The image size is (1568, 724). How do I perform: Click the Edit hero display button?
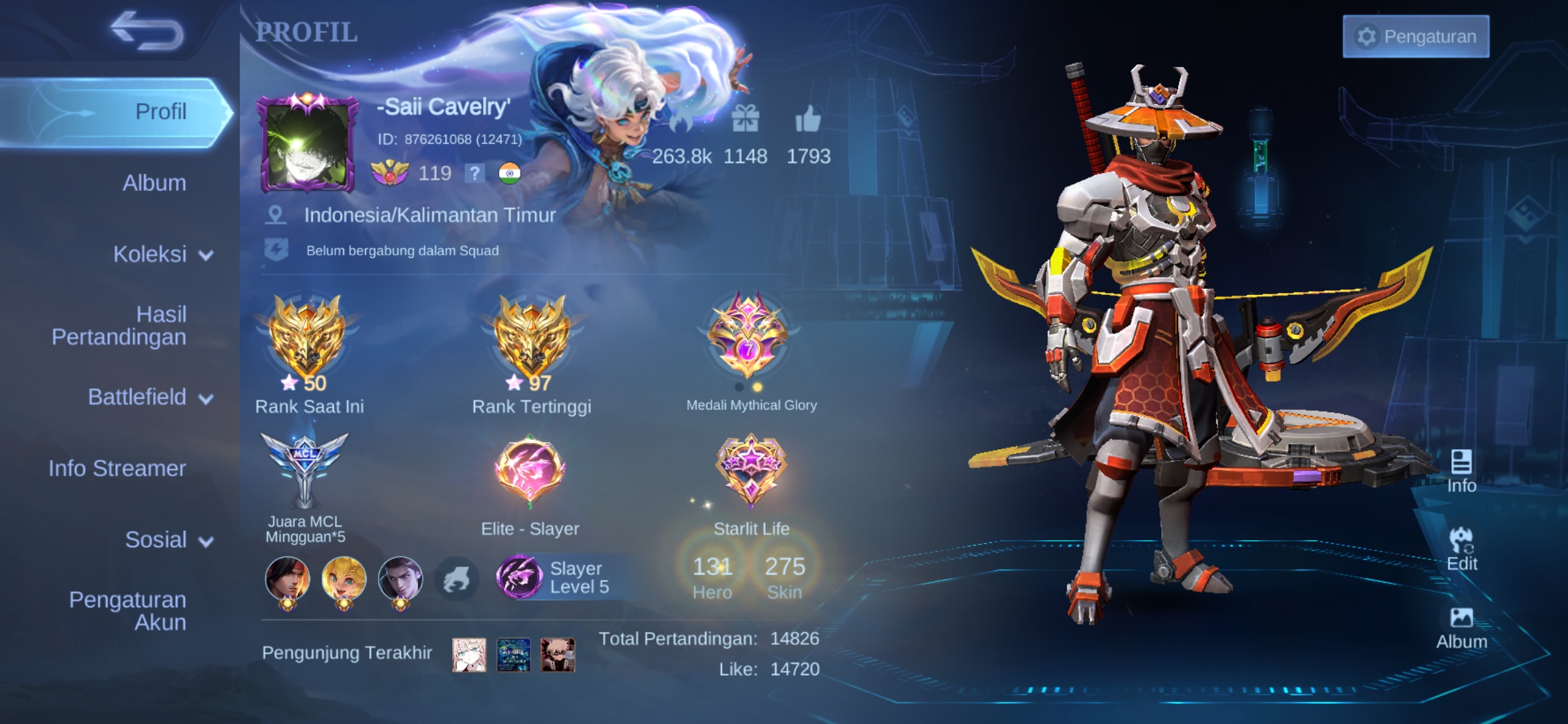pyautogui.click(x=1461, y=550)
